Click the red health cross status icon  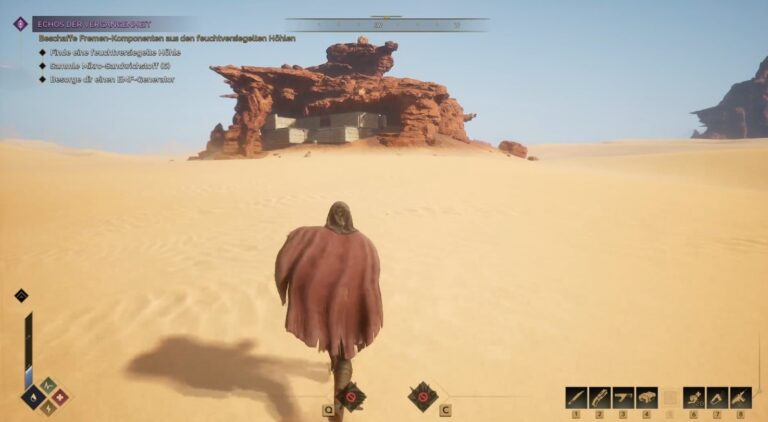pos(59,396)
